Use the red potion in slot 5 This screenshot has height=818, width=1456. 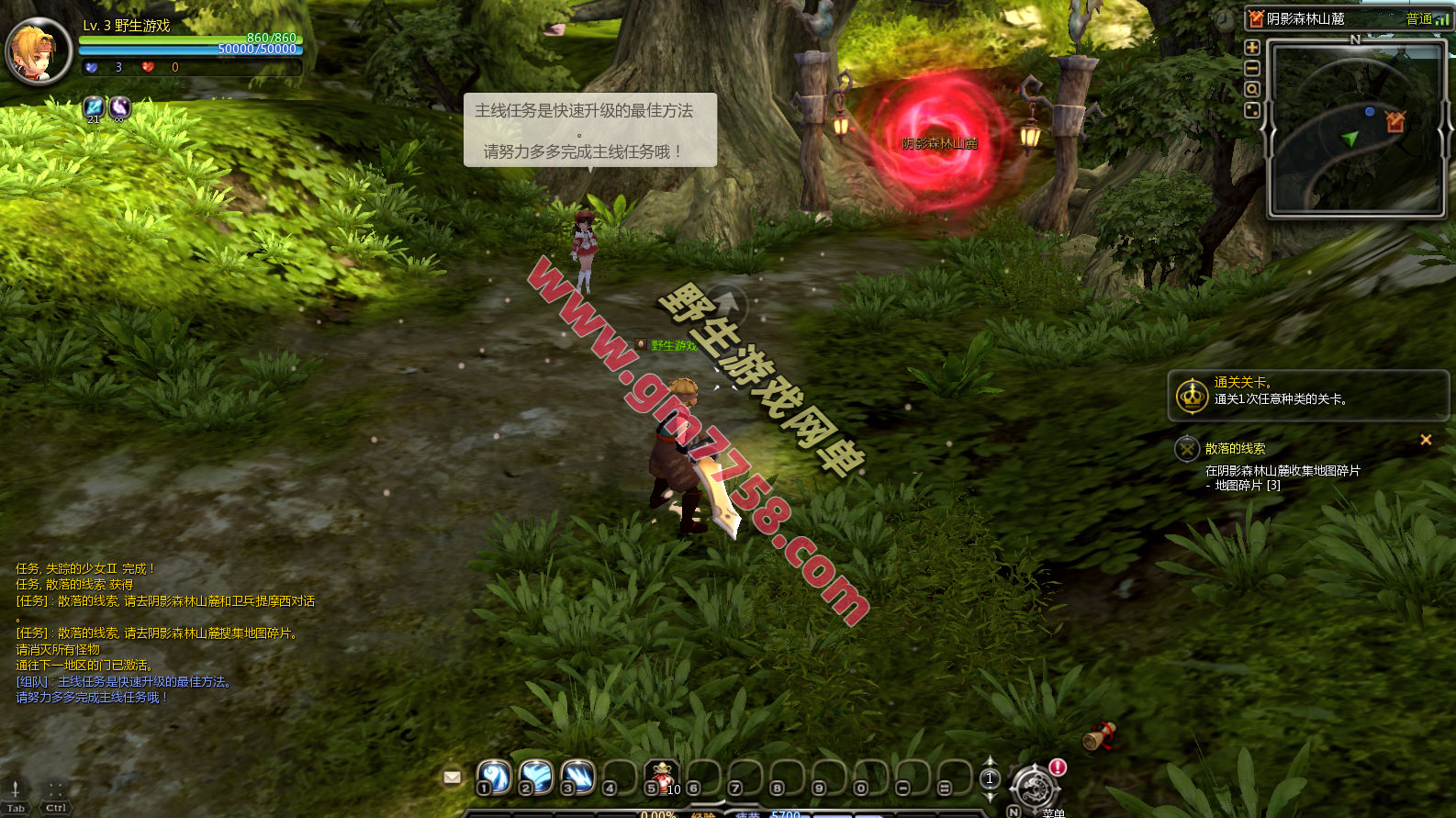pyautogui.click(x=661, y=778)
